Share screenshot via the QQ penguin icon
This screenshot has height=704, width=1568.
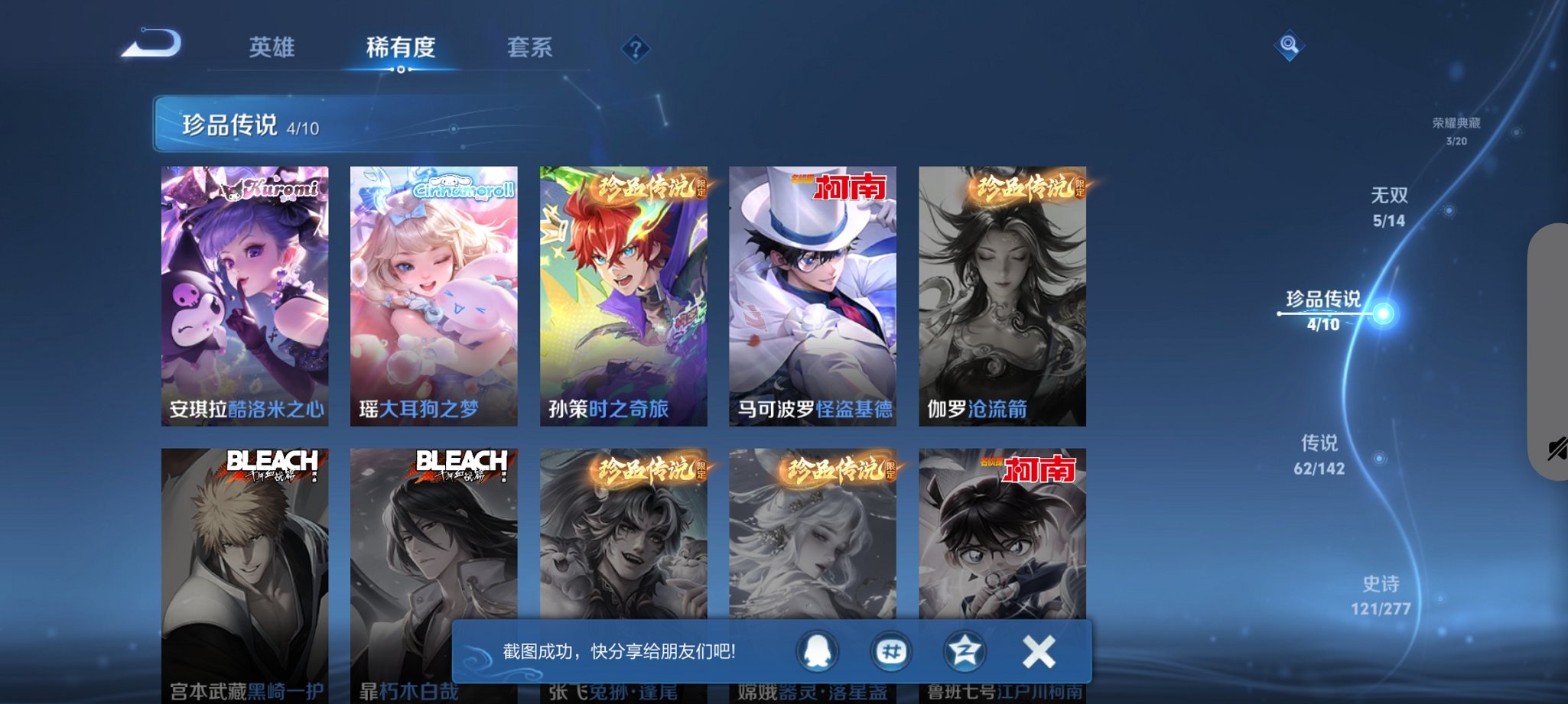[x=818, y=651]
